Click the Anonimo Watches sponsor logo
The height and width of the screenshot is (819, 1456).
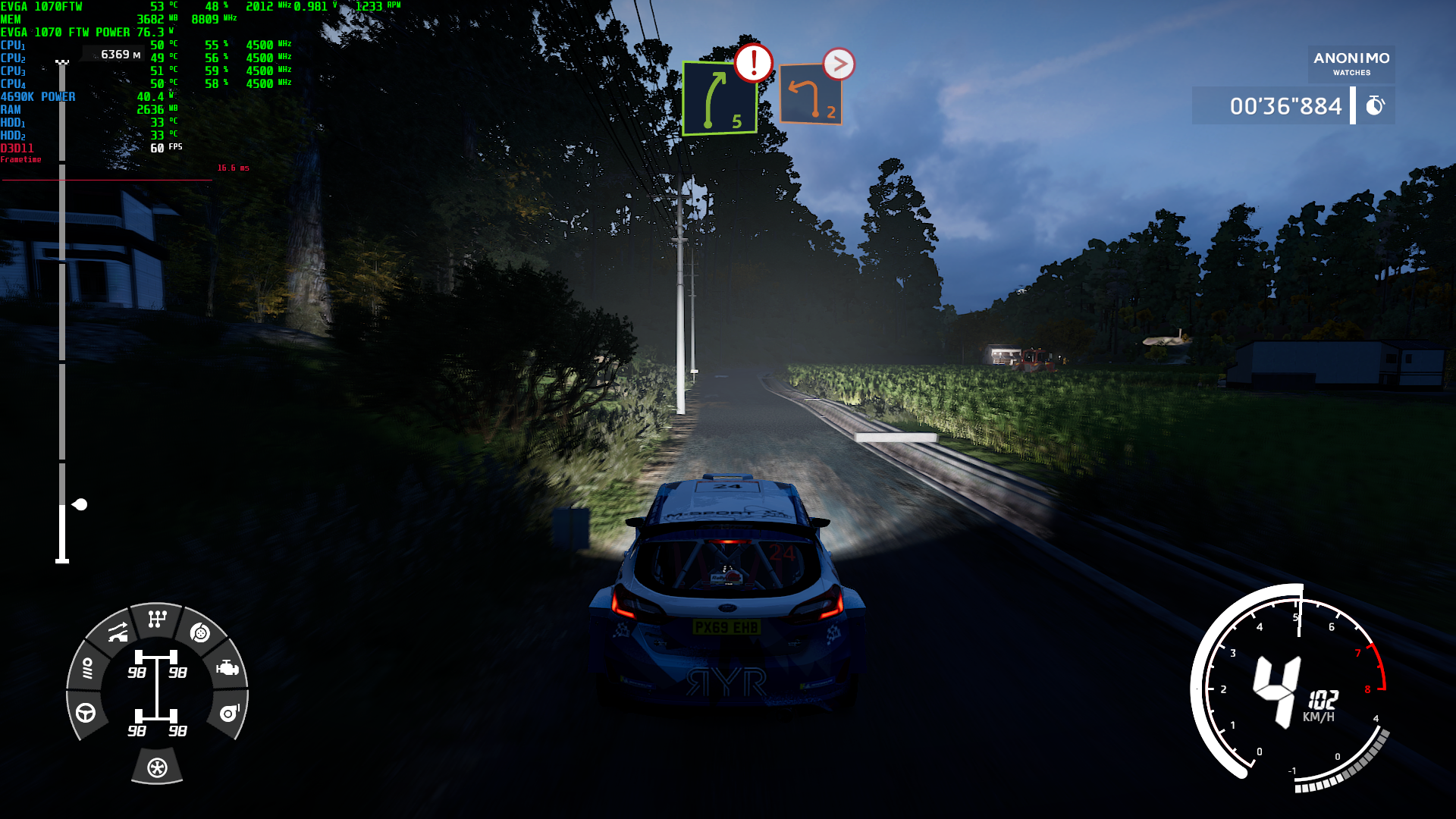point(1351,63)
